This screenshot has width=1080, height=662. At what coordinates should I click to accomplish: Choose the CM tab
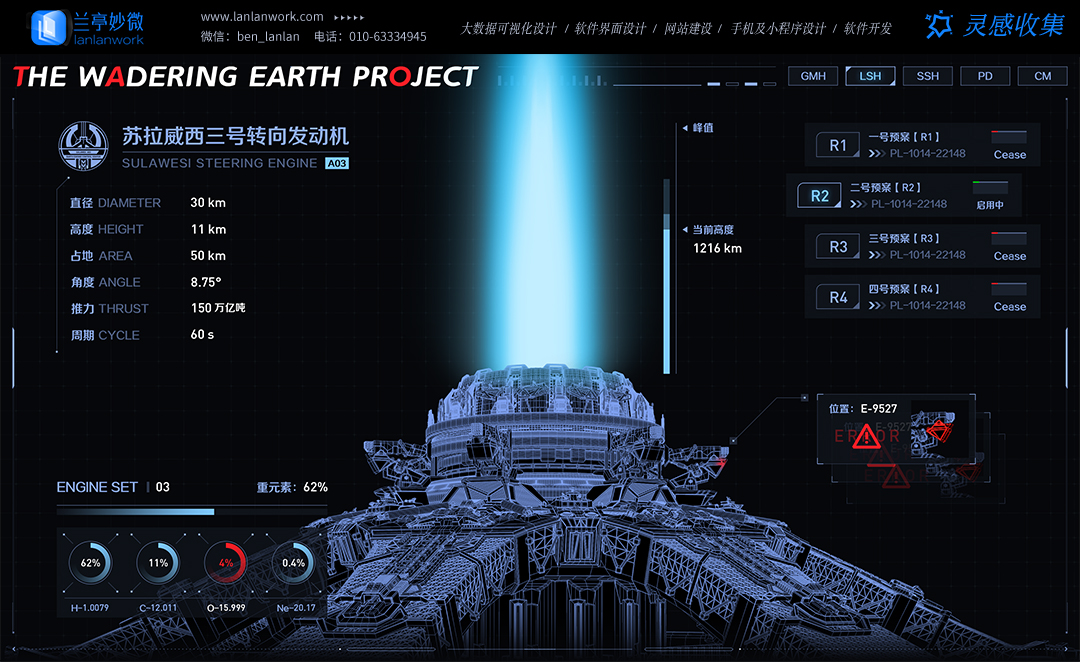point(1042,76)
